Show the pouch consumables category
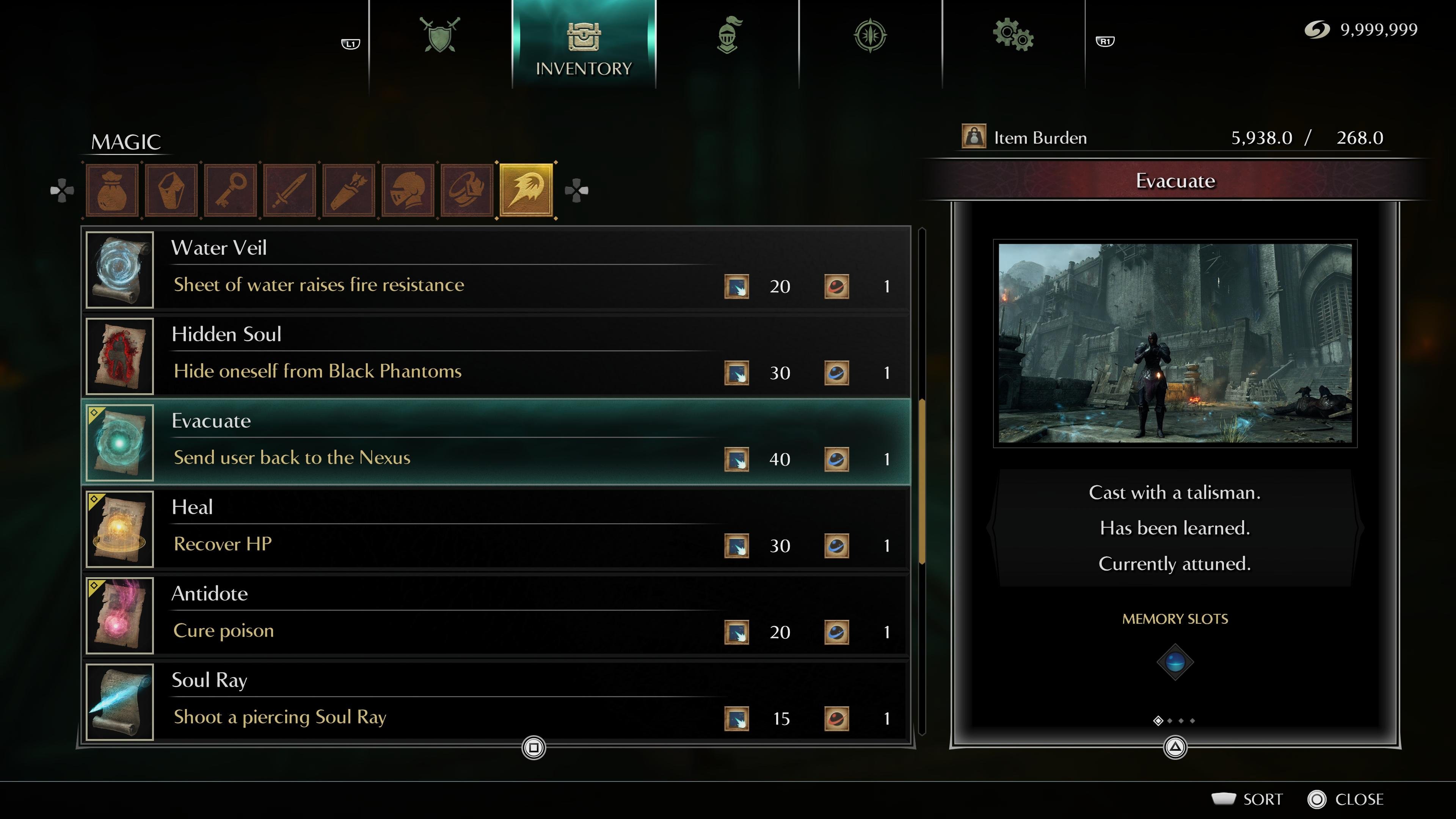1456x819 pixels. pyautogui.click(x=112, y=190)
